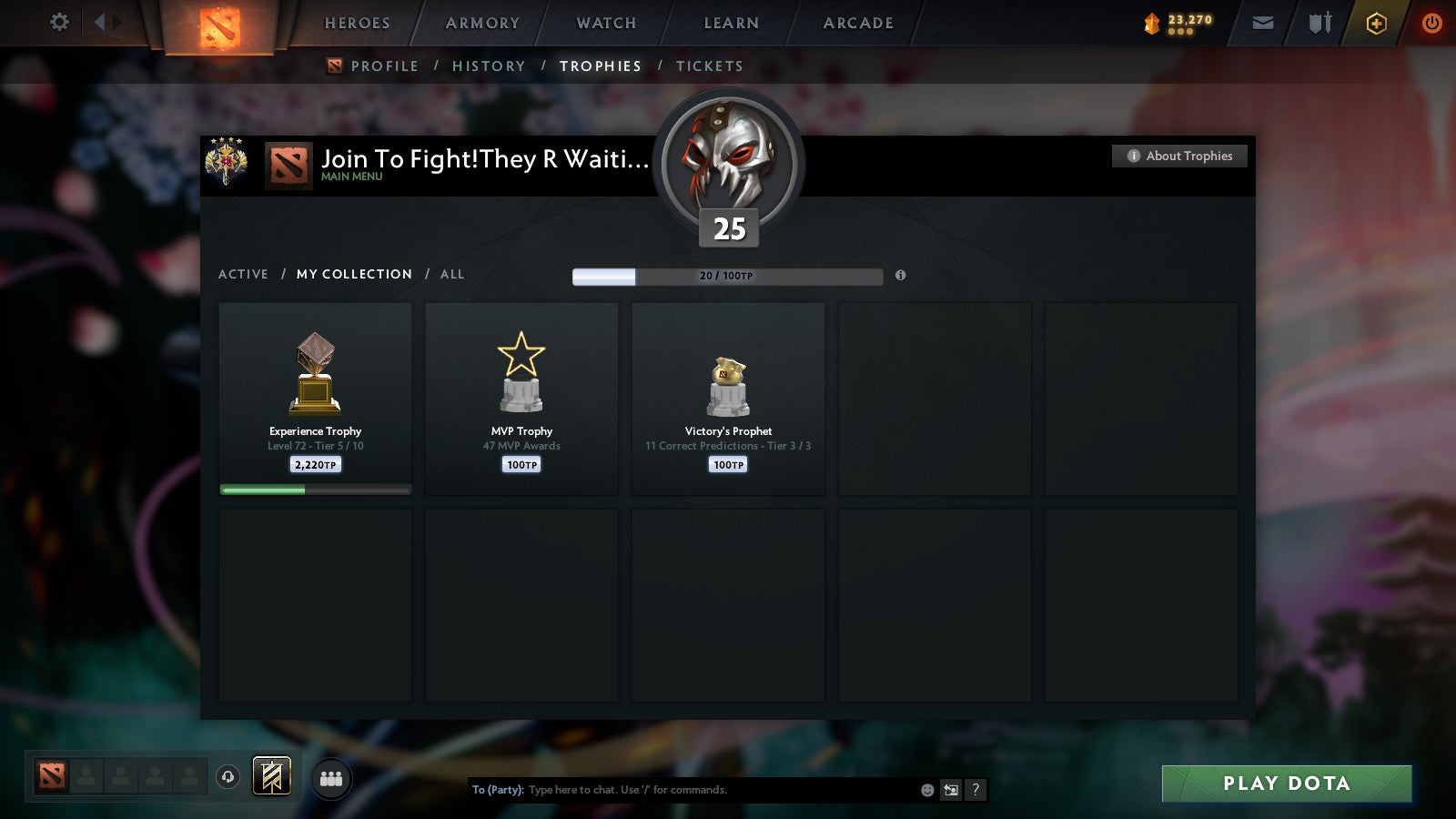
Task: Click the PLAY DOTA button
Action: point(1286,784)
